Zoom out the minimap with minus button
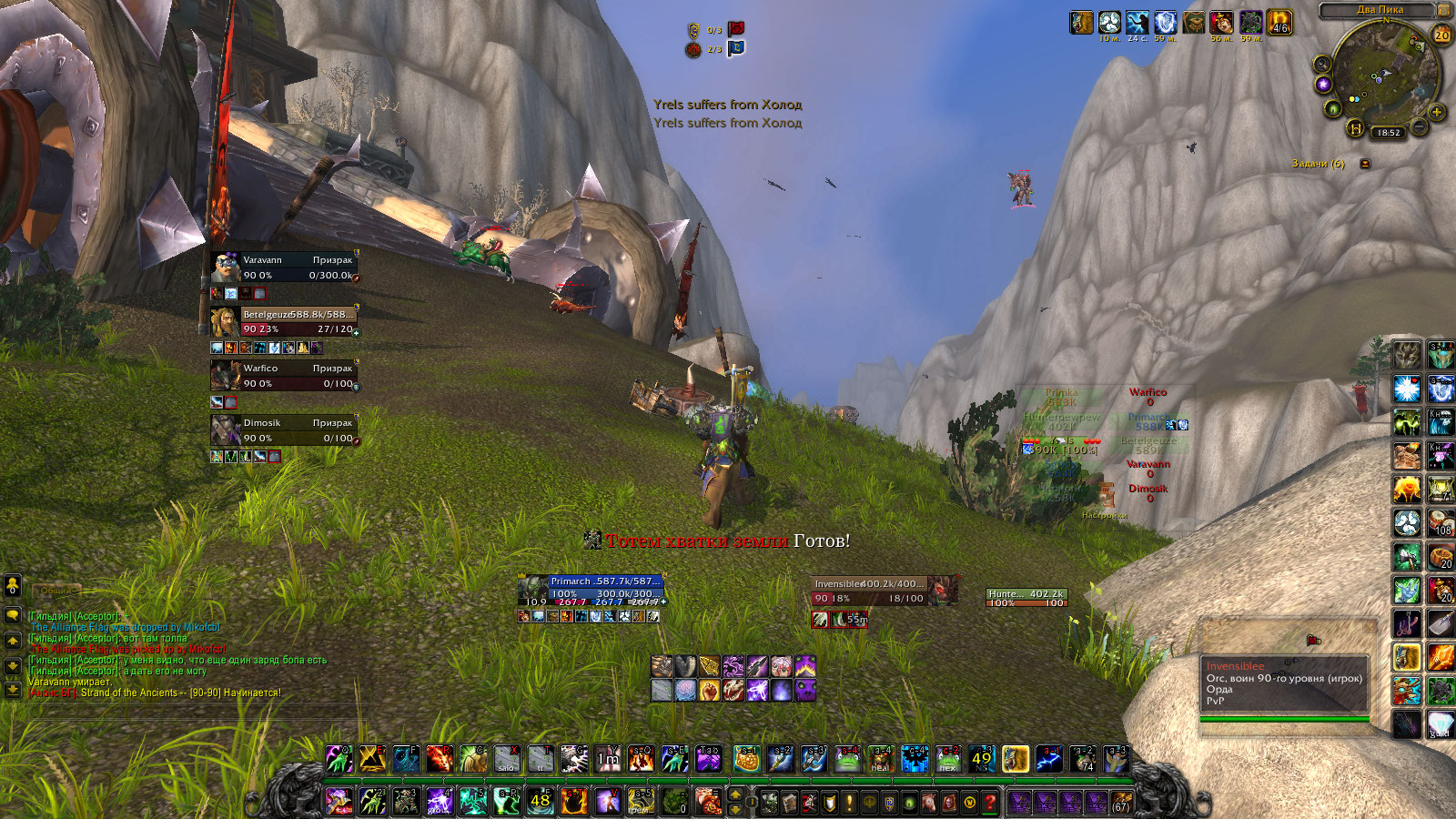Screen dimensions: 1456x819 coord(1420,126)
